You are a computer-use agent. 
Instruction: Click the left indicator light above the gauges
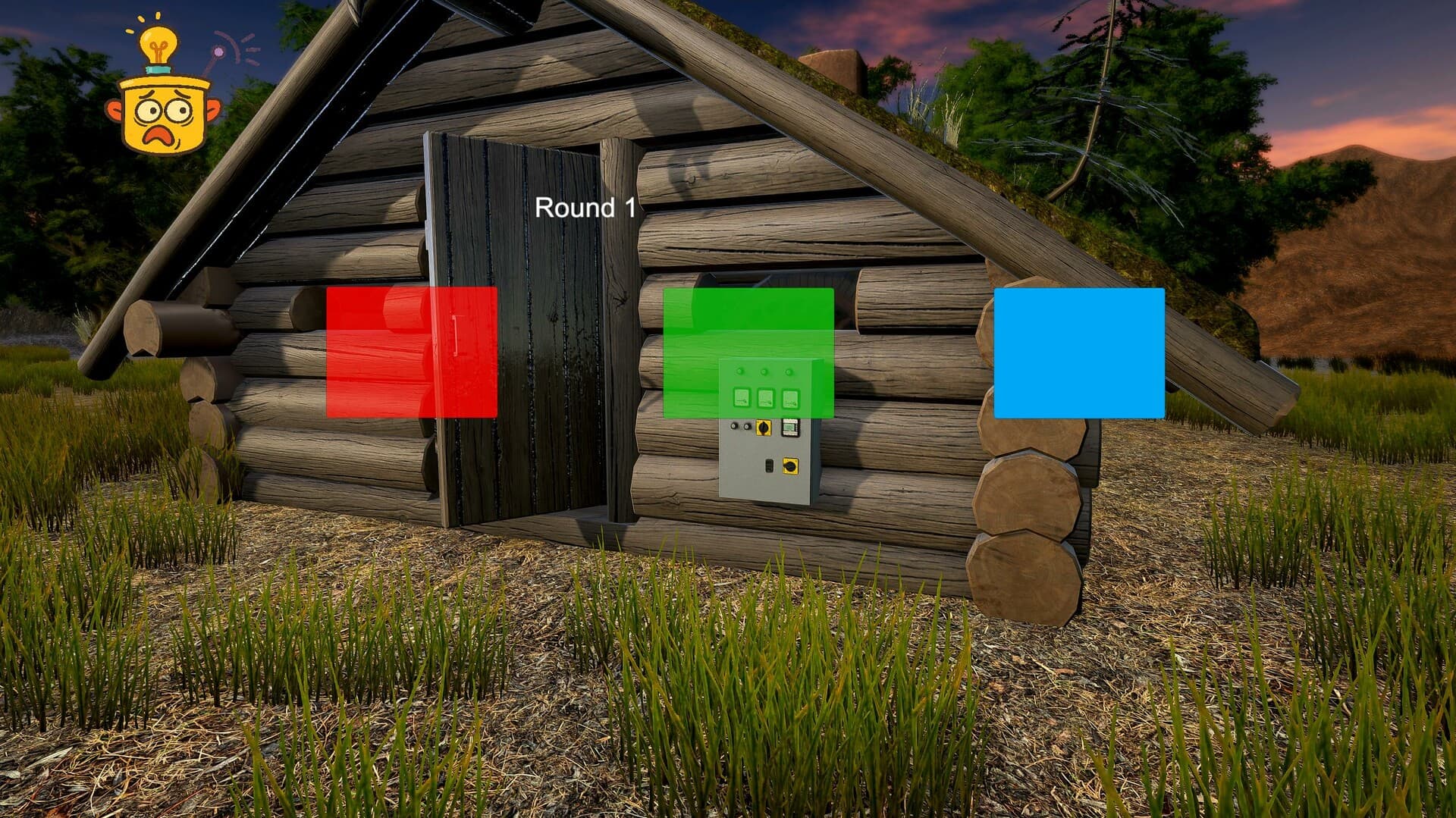coord(740,371)
